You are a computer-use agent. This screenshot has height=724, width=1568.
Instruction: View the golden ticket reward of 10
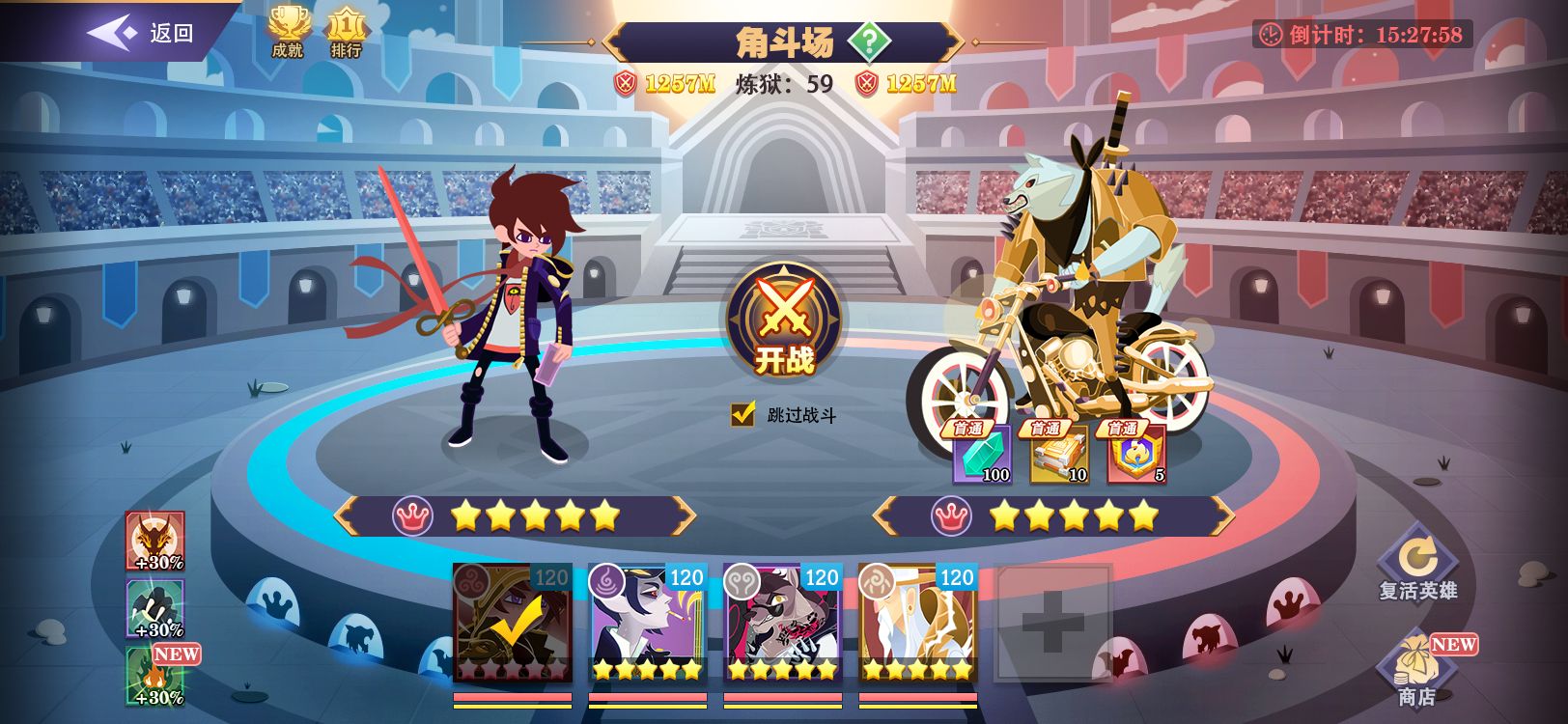pyautogui.click(x=1059, y=454)
